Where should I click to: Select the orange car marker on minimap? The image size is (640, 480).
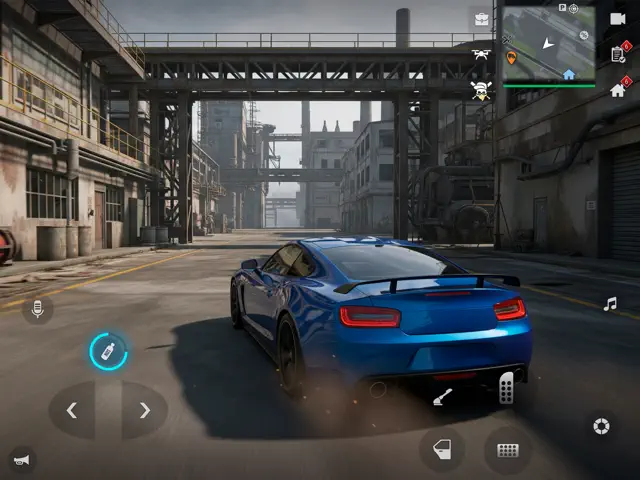[512, 58]
